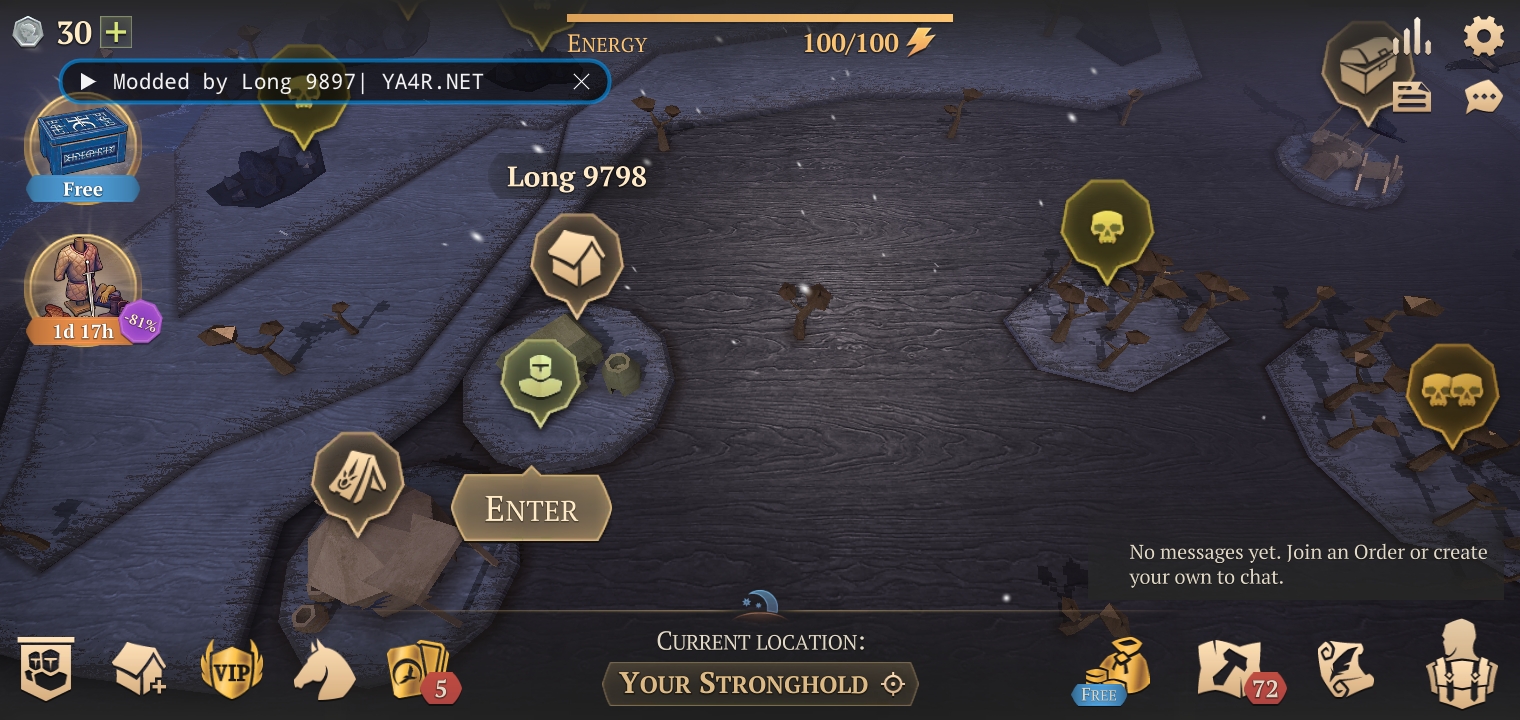Select the horse icon
Image resolution: width=1520 pixels, height=720 pixels.
[x=323, y=670]
